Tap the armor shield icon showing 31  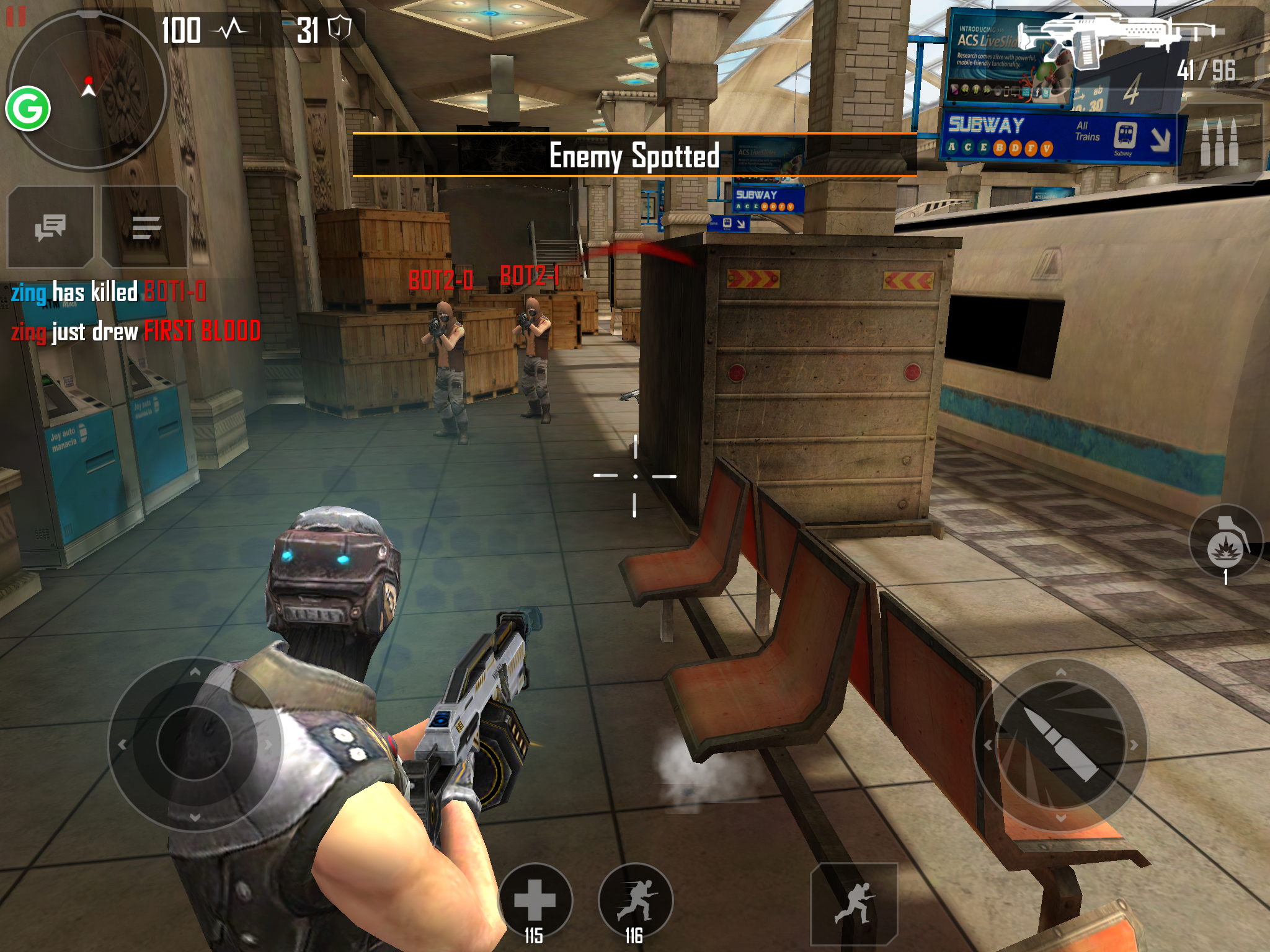322,29
